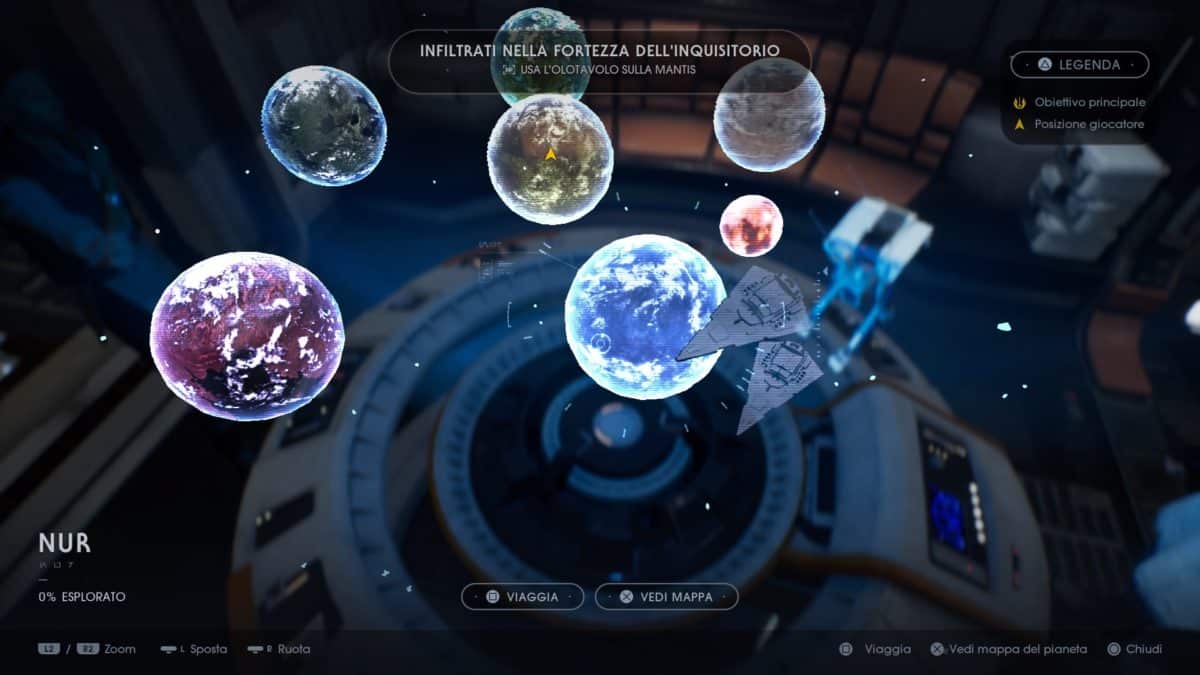Open the Infiltrati nella Fortezza objective banner
Image resolution: width=1200 pixels, height=675 pixels.
(599, 58)
